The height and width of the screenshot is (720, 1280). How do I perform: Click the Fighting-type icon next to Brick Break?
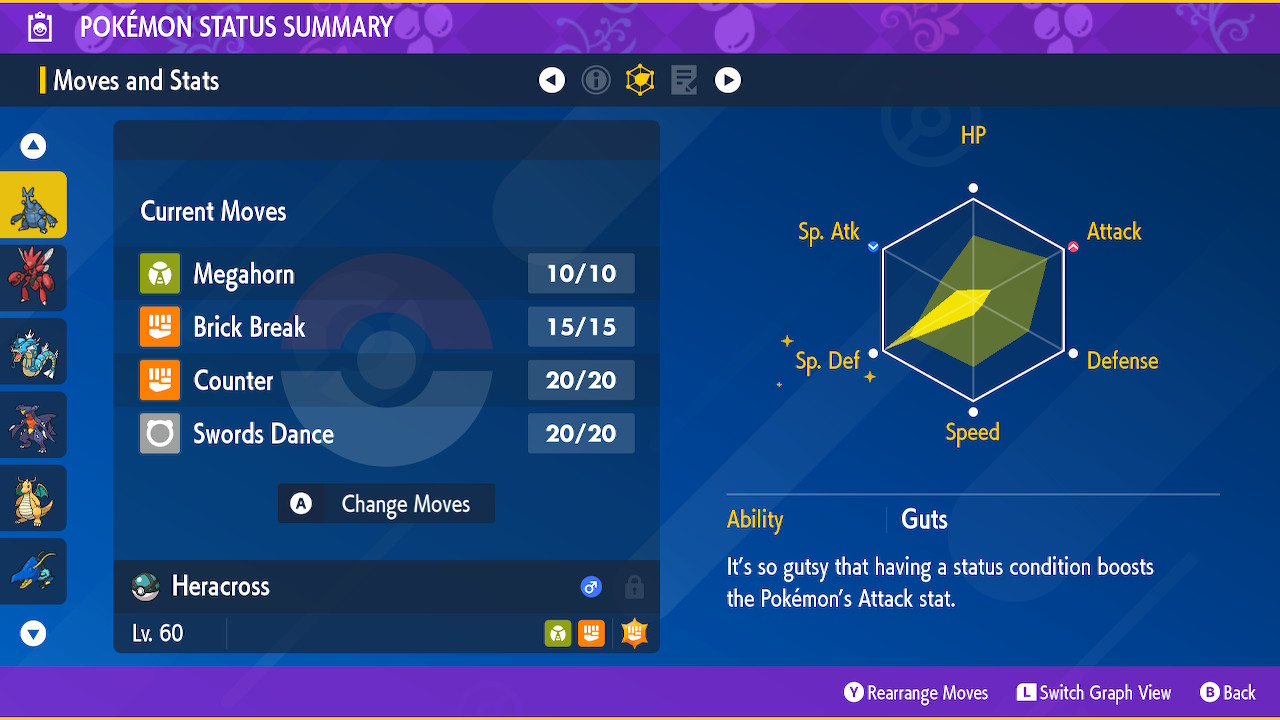pyautogui.click(x=160, y=327)
